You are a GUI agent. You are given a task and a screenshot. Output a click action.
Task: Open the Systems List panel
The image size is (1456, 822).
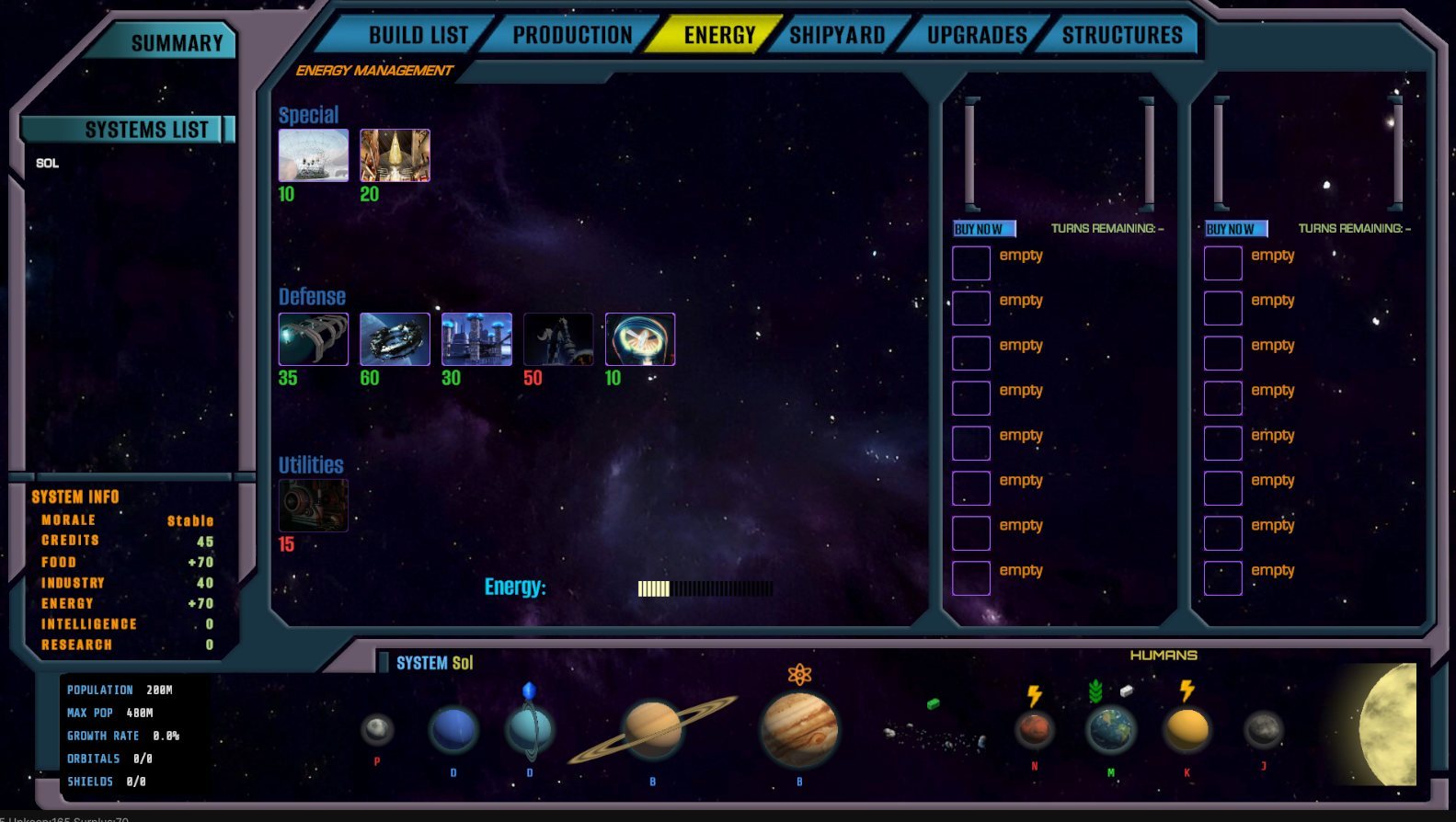click(x=146, y=130)
